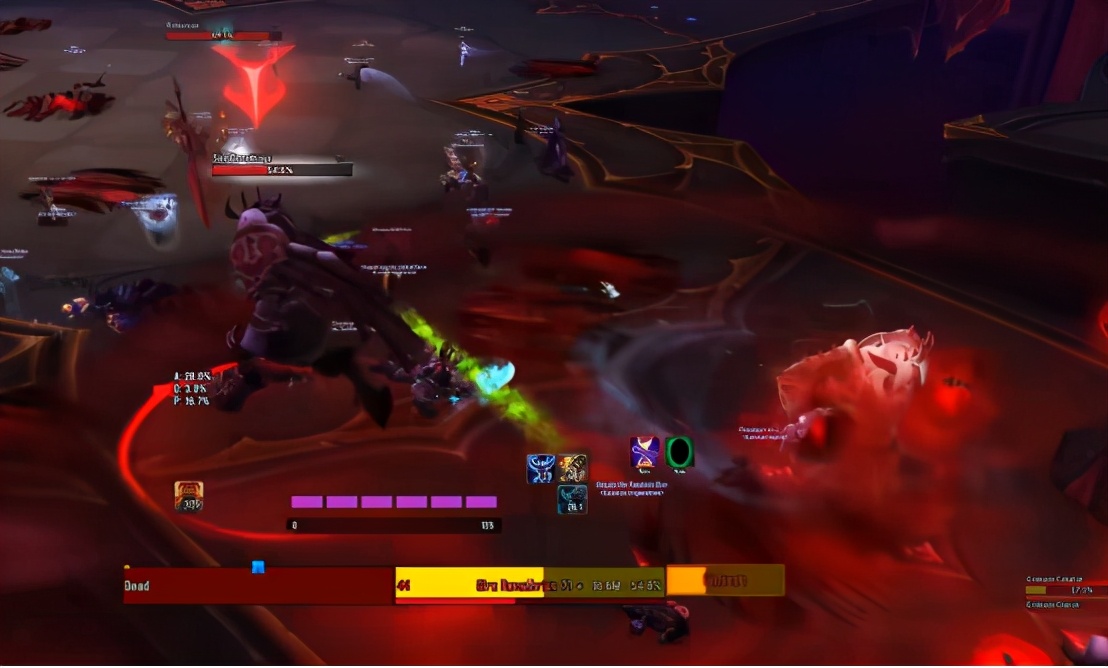Select the green ring portal icon
The image size is (1108, 668).
680,452
